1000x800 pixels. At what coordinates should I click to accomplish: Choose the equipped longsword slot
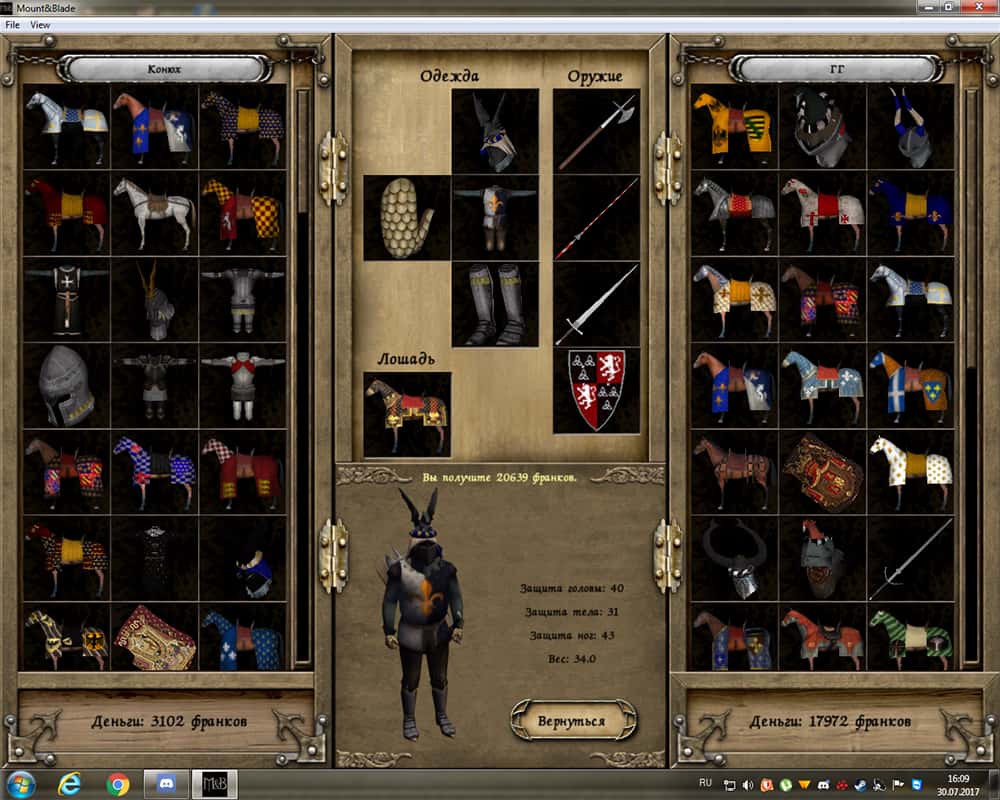pyautogui.click(x=596, y=304)
